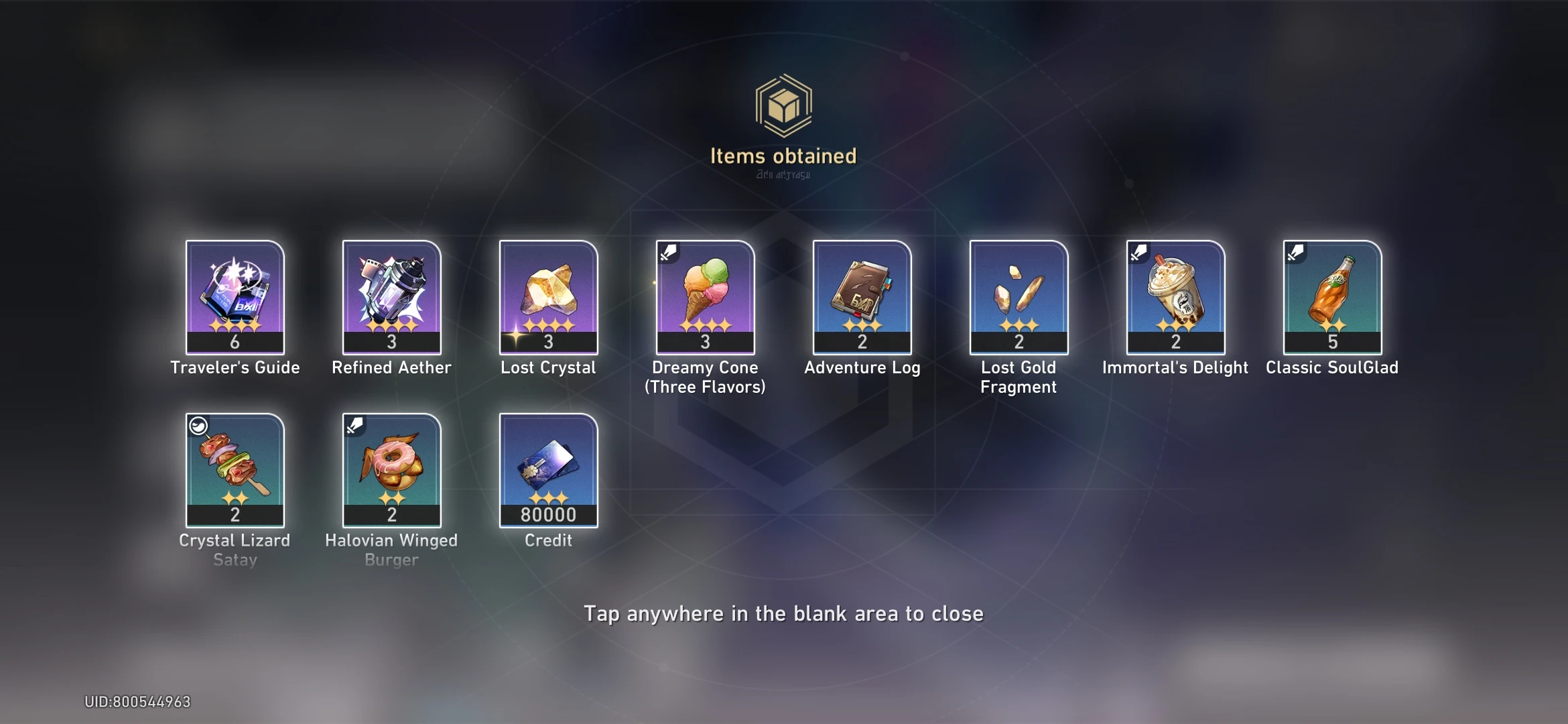Select the Halovian Winged Burger item
The width and height of the screenshot is (1568, 724).
(392, 469)
